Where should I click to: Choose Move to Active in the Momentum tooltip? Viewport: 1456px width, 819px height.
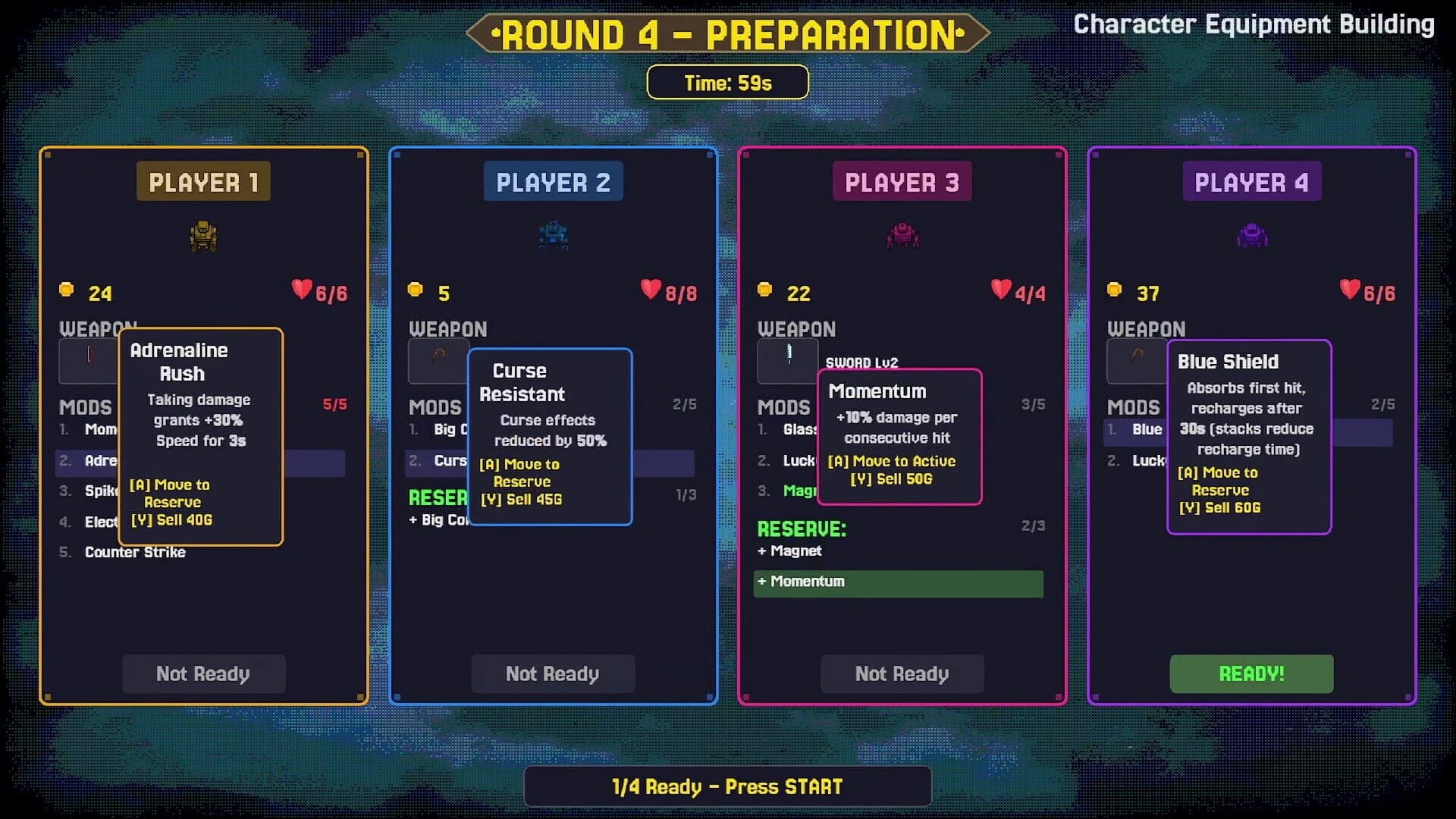(894, 460)
